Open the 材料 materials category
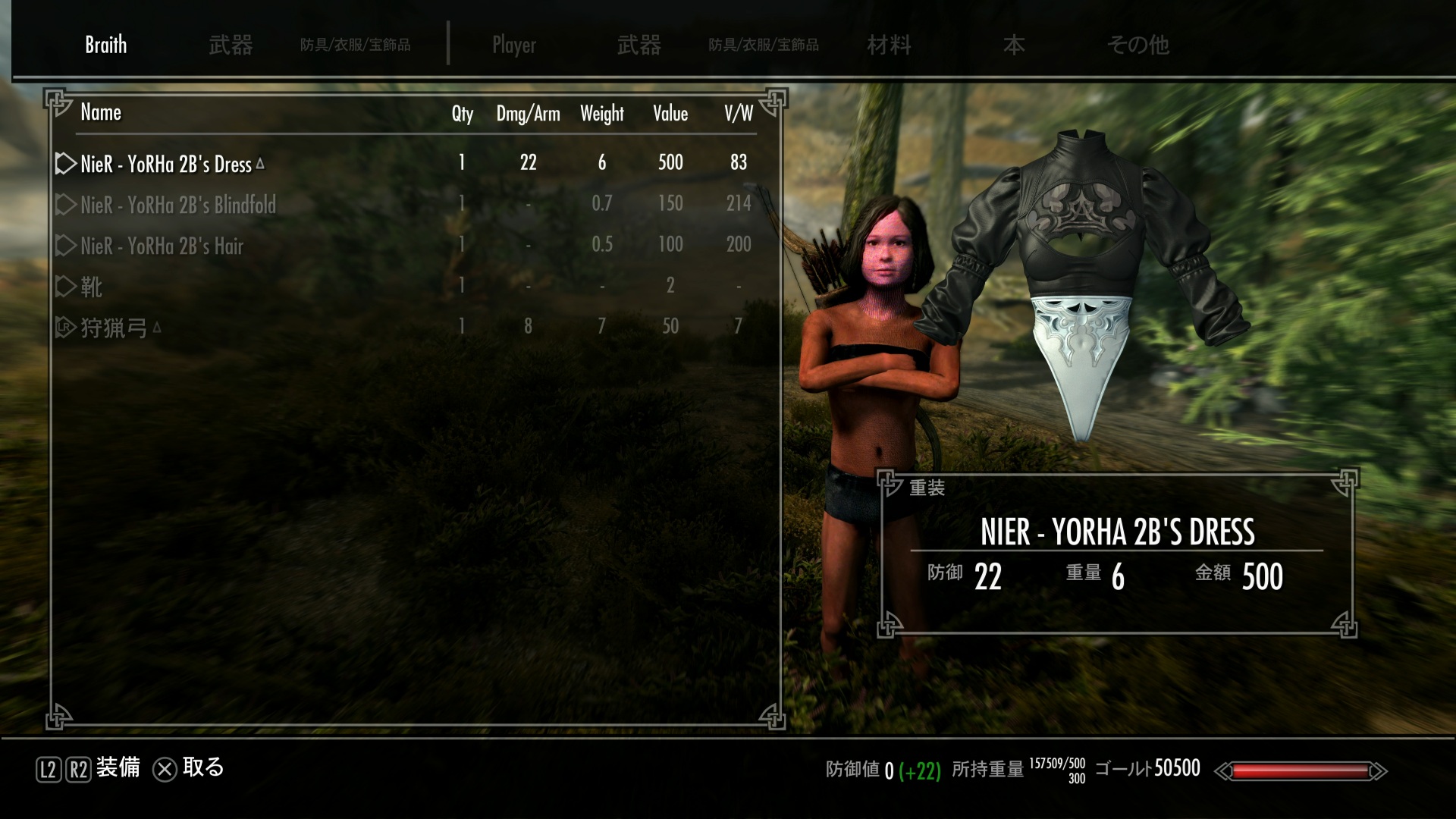 (x=889, y=45)
